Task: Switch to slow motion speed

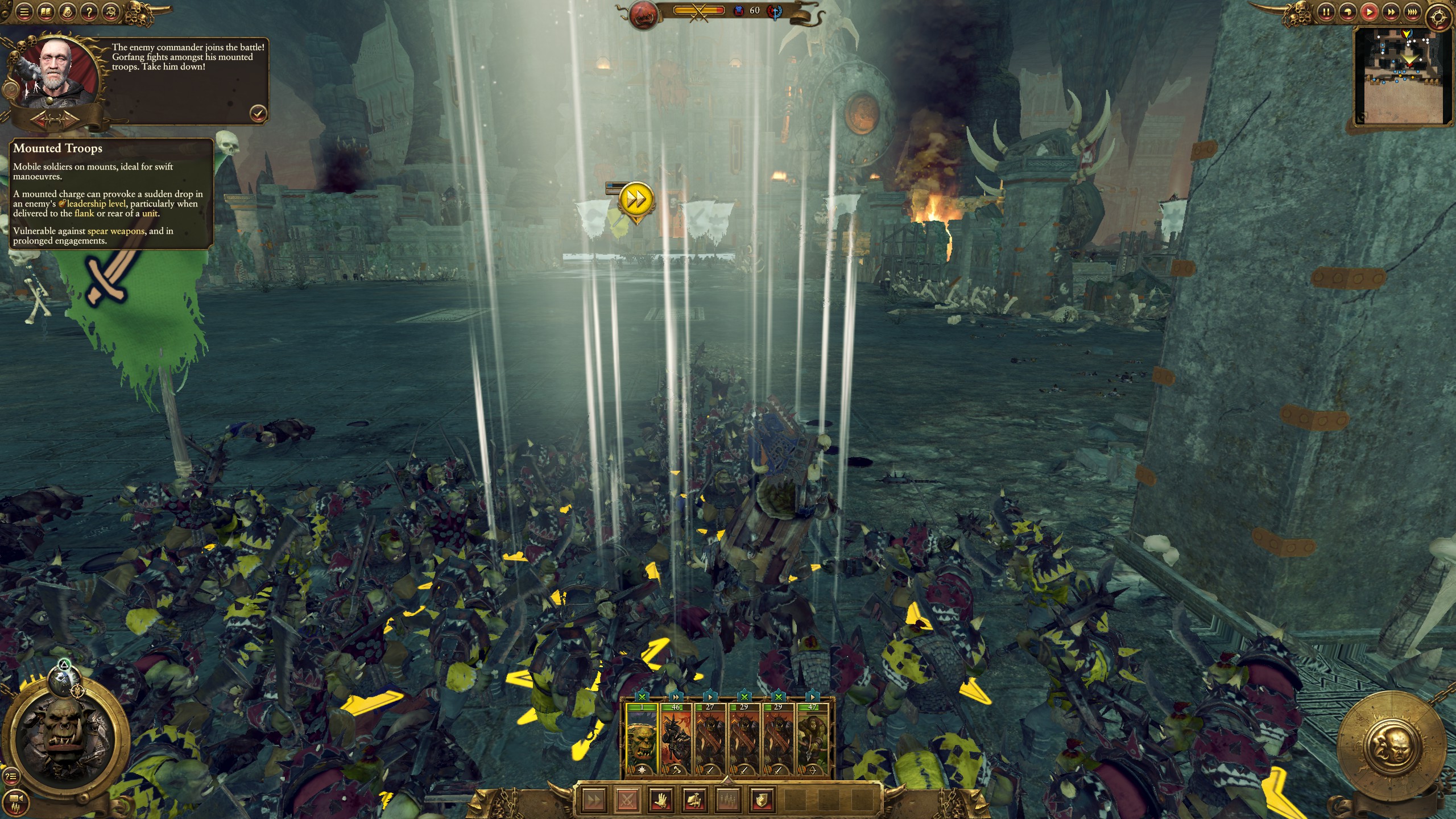Action: click(1348, 12)
